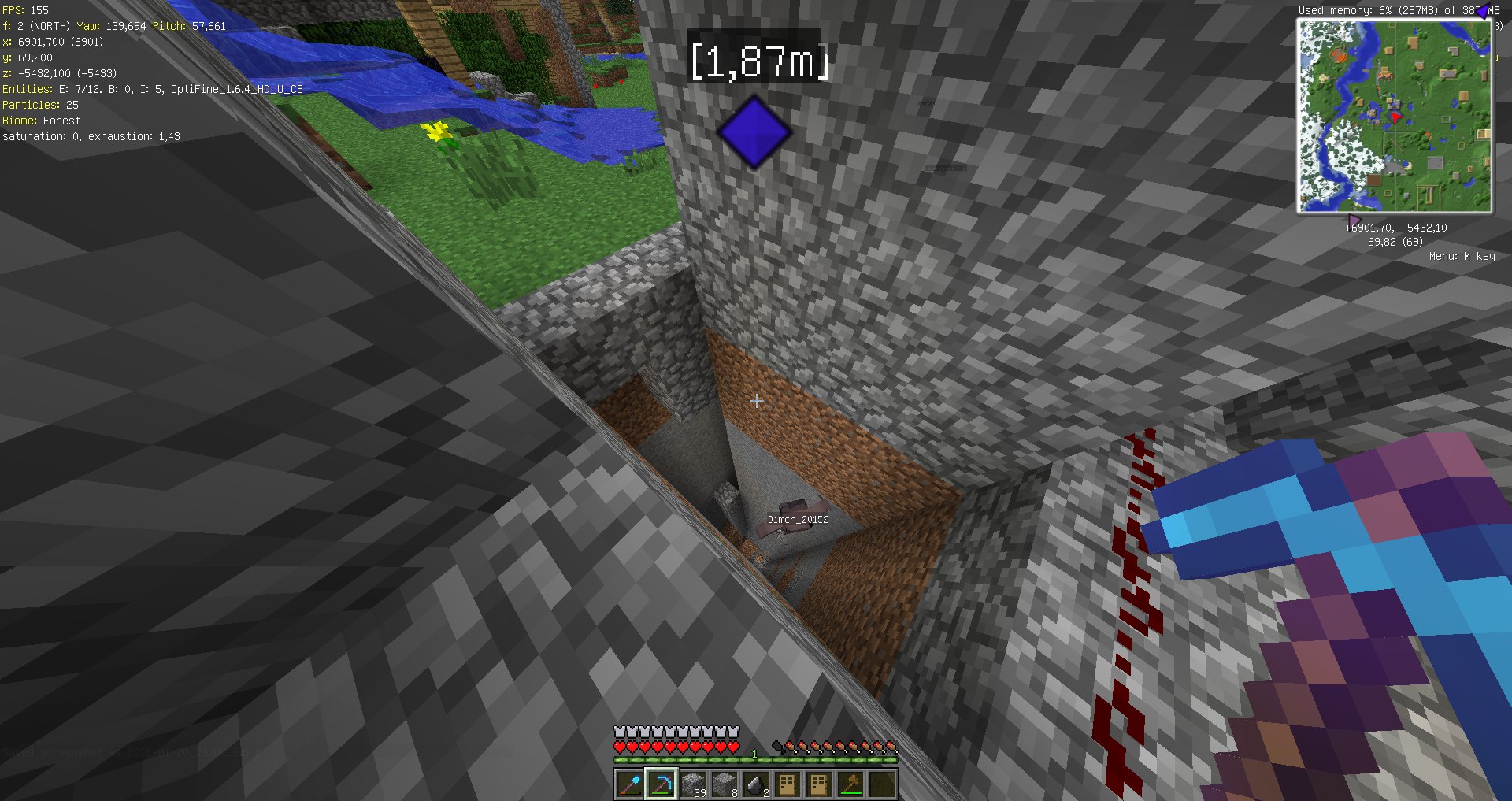Viewport: 1512px width, 801px height.
Task: Click the red player arrow on the minimap
Action: point(1395,117)
